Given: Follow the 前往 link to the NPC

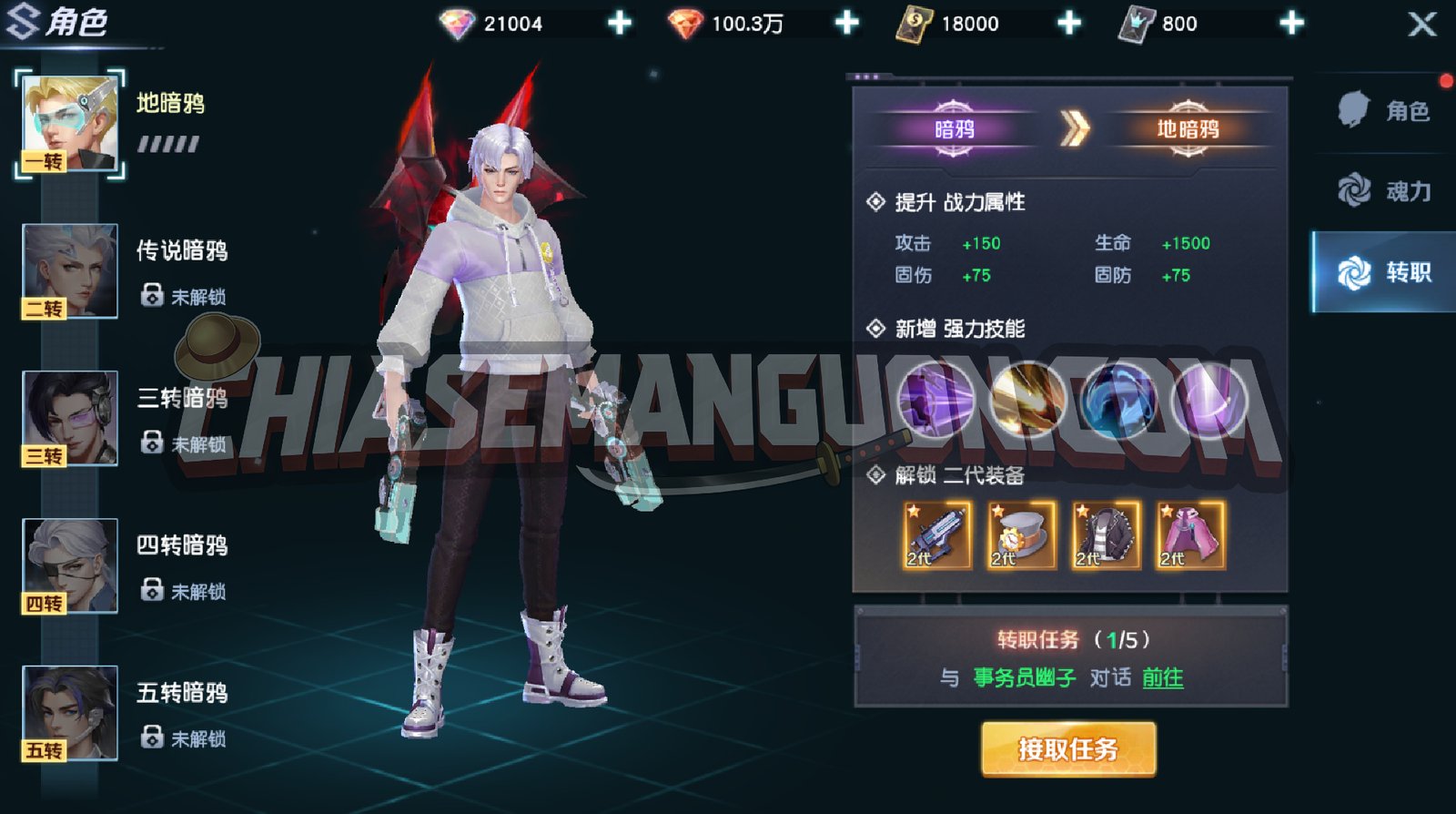Looking at the screenshot, I should tap(1163, 677).
